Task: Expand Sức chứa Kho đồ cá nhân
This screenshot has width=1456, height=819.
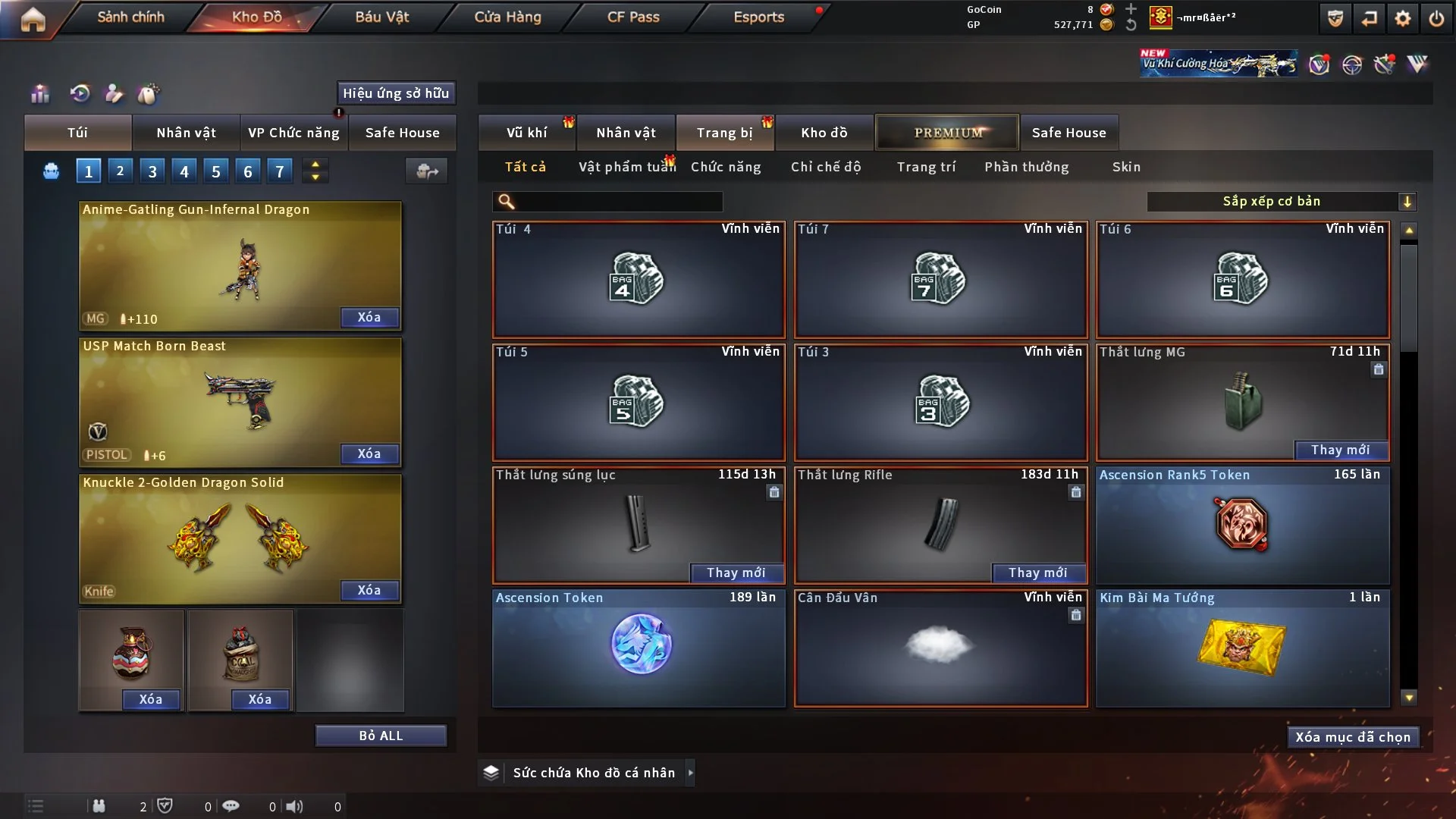Action: 689,773
